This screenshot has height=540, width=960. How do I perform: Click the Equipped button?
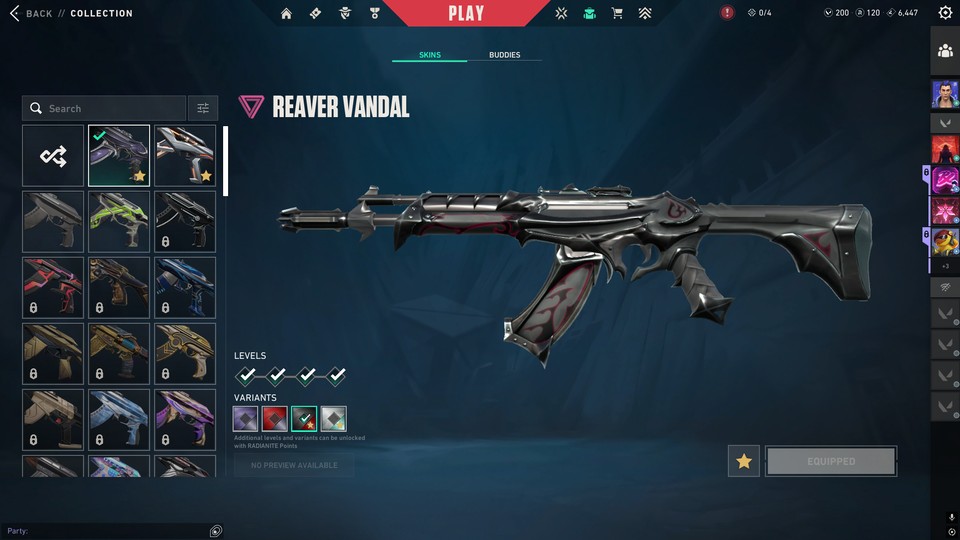831,461
